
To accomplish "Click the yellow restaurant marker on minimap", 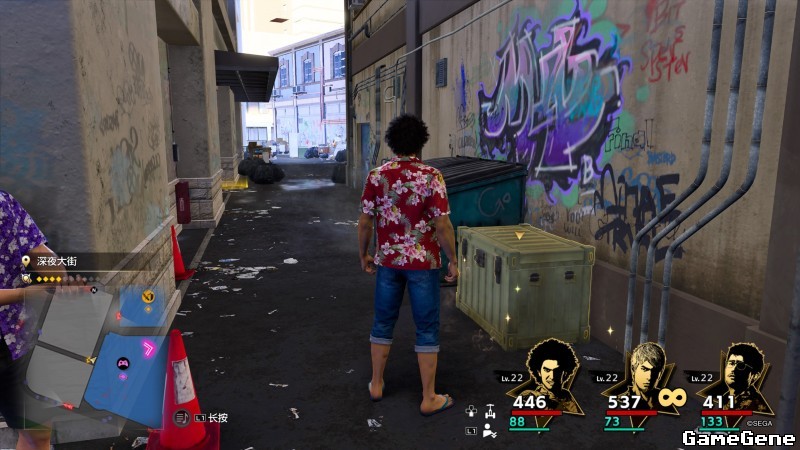I will click(x=149, y=296).
